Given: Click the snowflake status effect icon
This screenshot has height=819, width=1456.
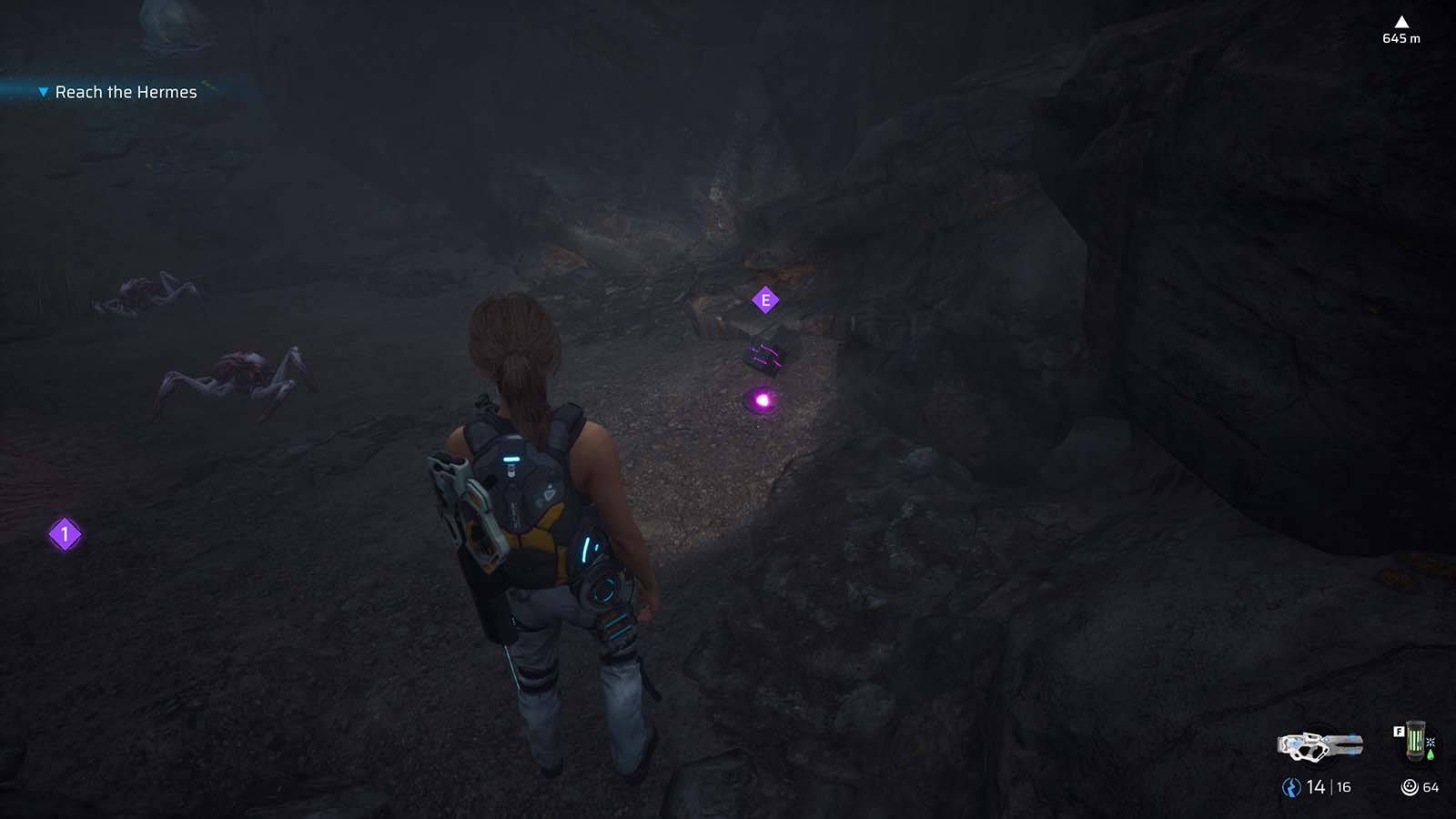Looking at the screenshot, I should (x=1431, y=743).
